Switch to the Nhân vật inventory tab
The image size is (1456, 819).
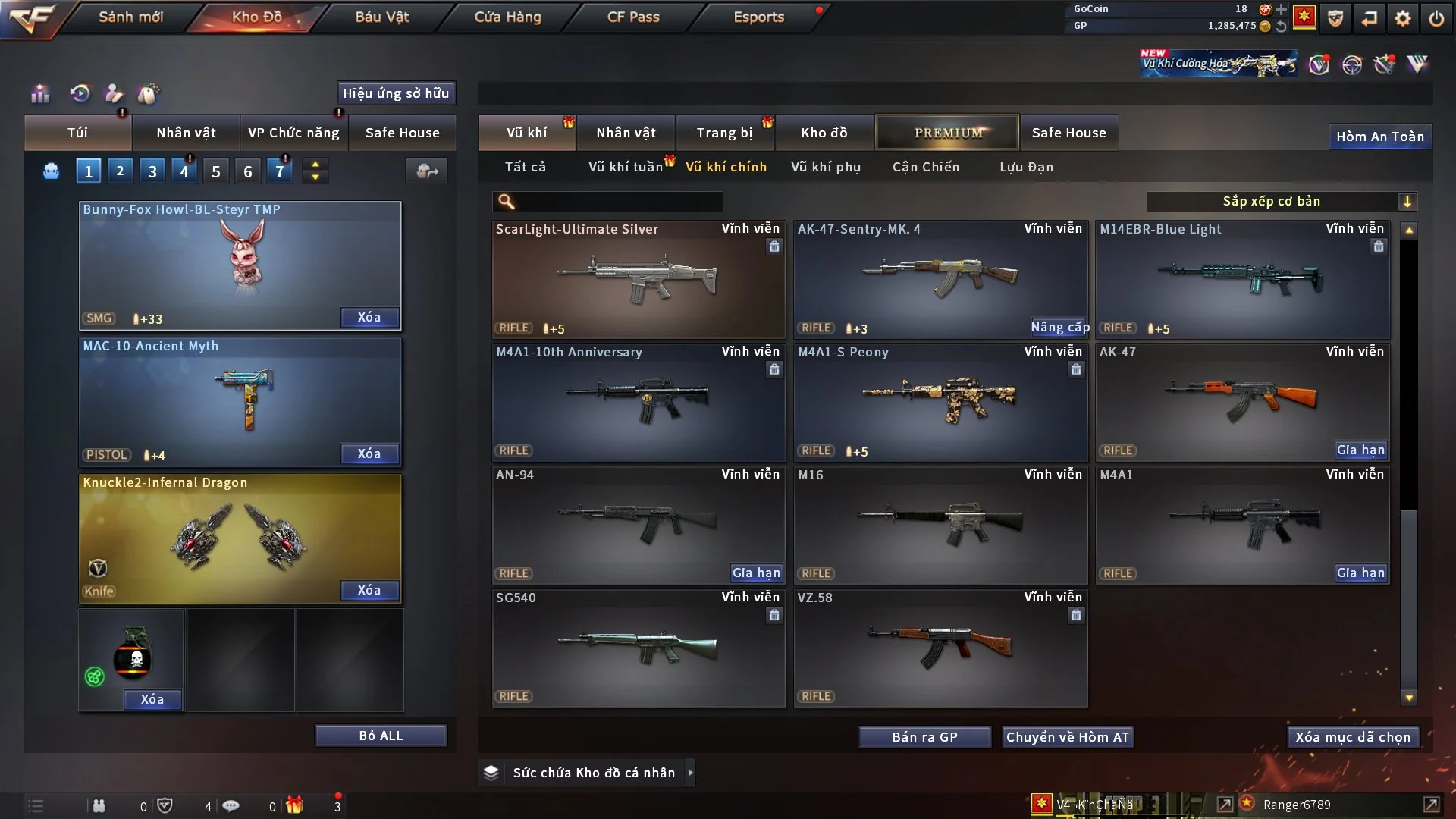pos(626,133)
